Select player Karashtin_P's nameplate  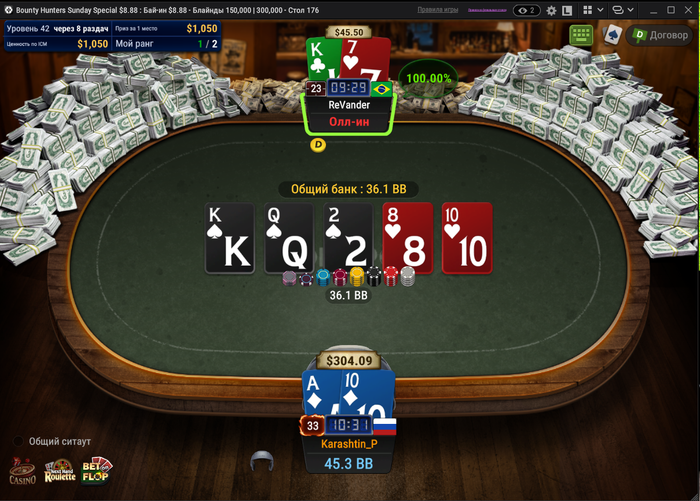coord(349,443)
